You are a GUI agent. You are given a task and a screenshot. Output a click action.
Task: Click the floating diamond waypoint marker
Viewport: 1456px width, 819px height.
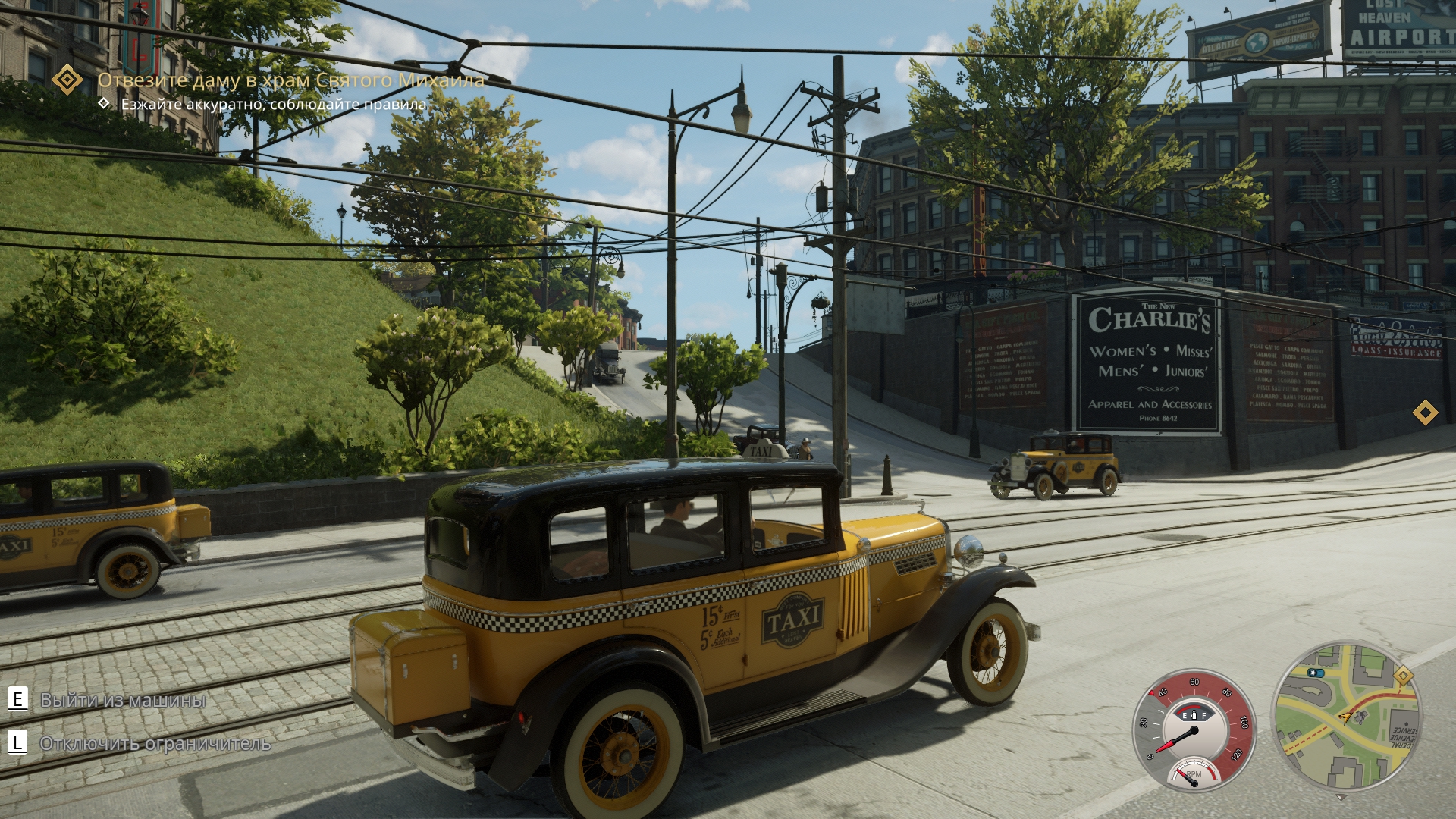[1426, 413]
